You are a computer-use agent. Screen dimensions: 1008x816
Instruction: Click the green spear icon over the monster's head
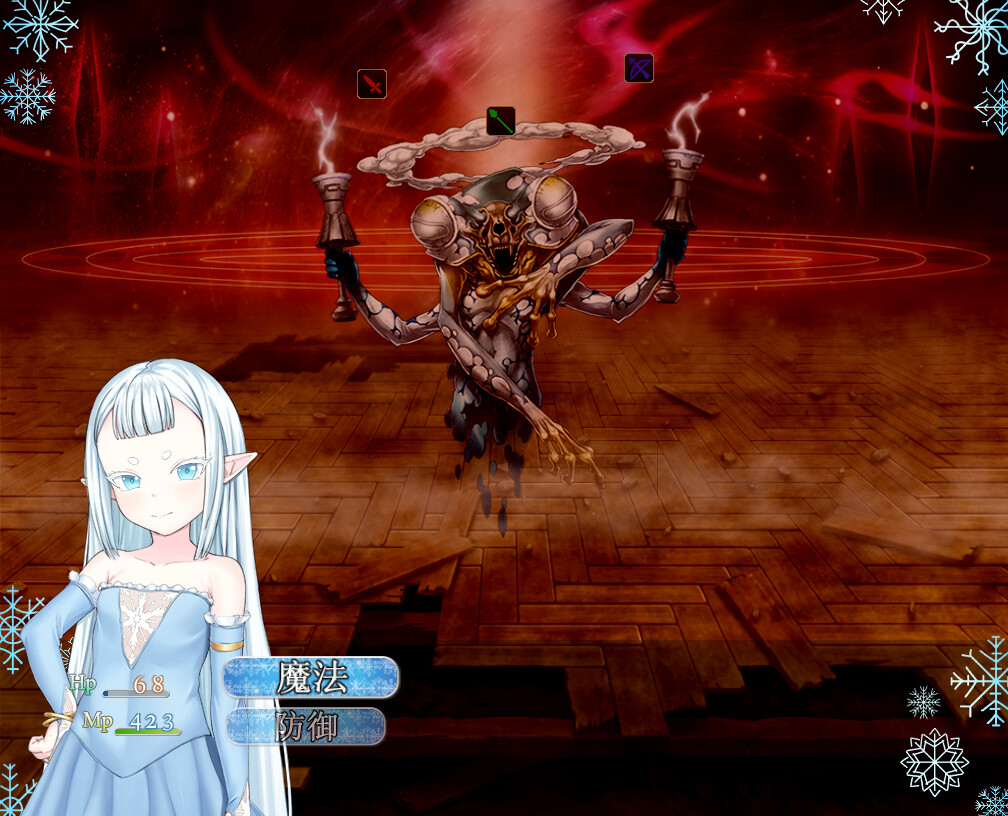point(501,121)
